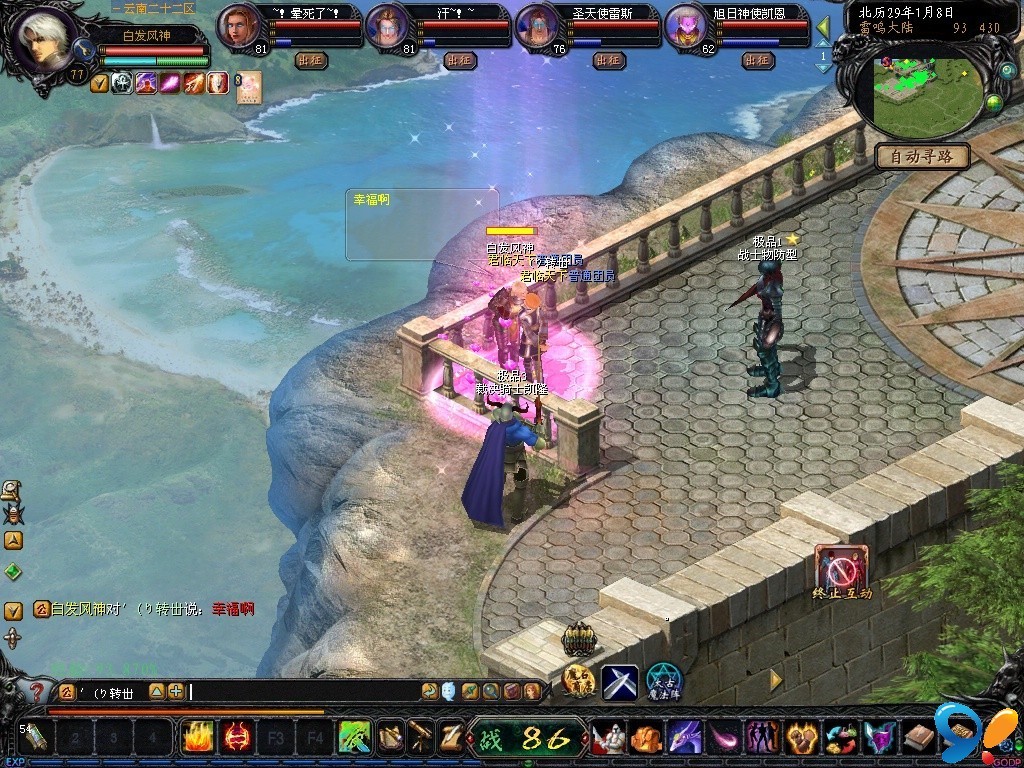Use the red swirl skill slot
The height and width of the screenshot is (768, 1024).
[x=236, y=738]
